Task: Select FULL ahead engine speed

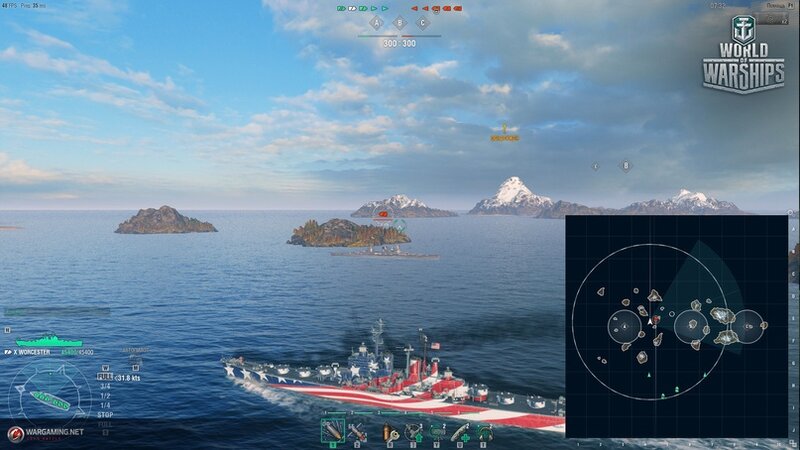Action: coord(104,378)
